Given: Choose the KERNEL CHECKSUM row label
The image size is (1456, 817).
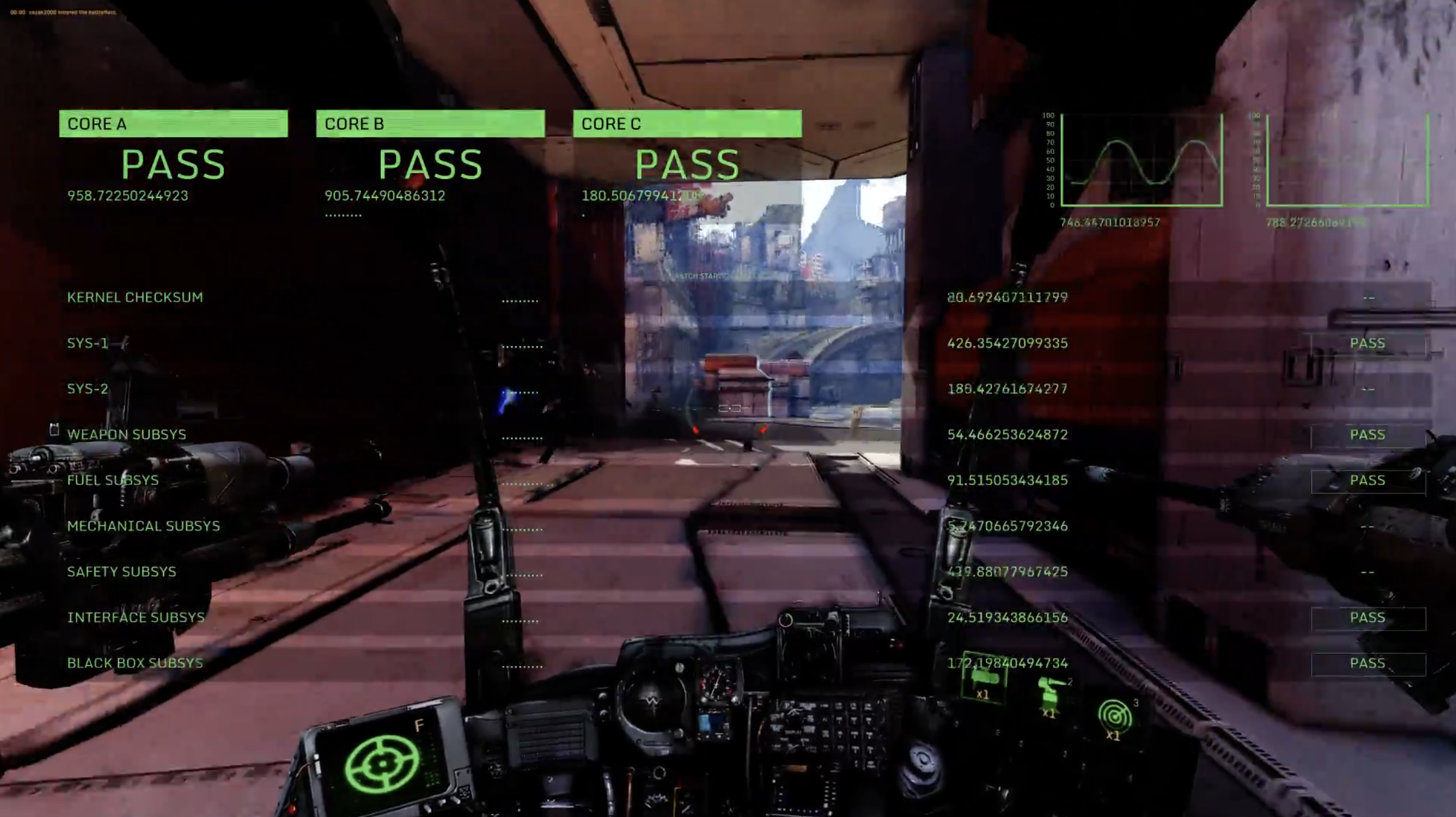Looking at the screenshot, I should pyautogui.click(x=135, y=297).
